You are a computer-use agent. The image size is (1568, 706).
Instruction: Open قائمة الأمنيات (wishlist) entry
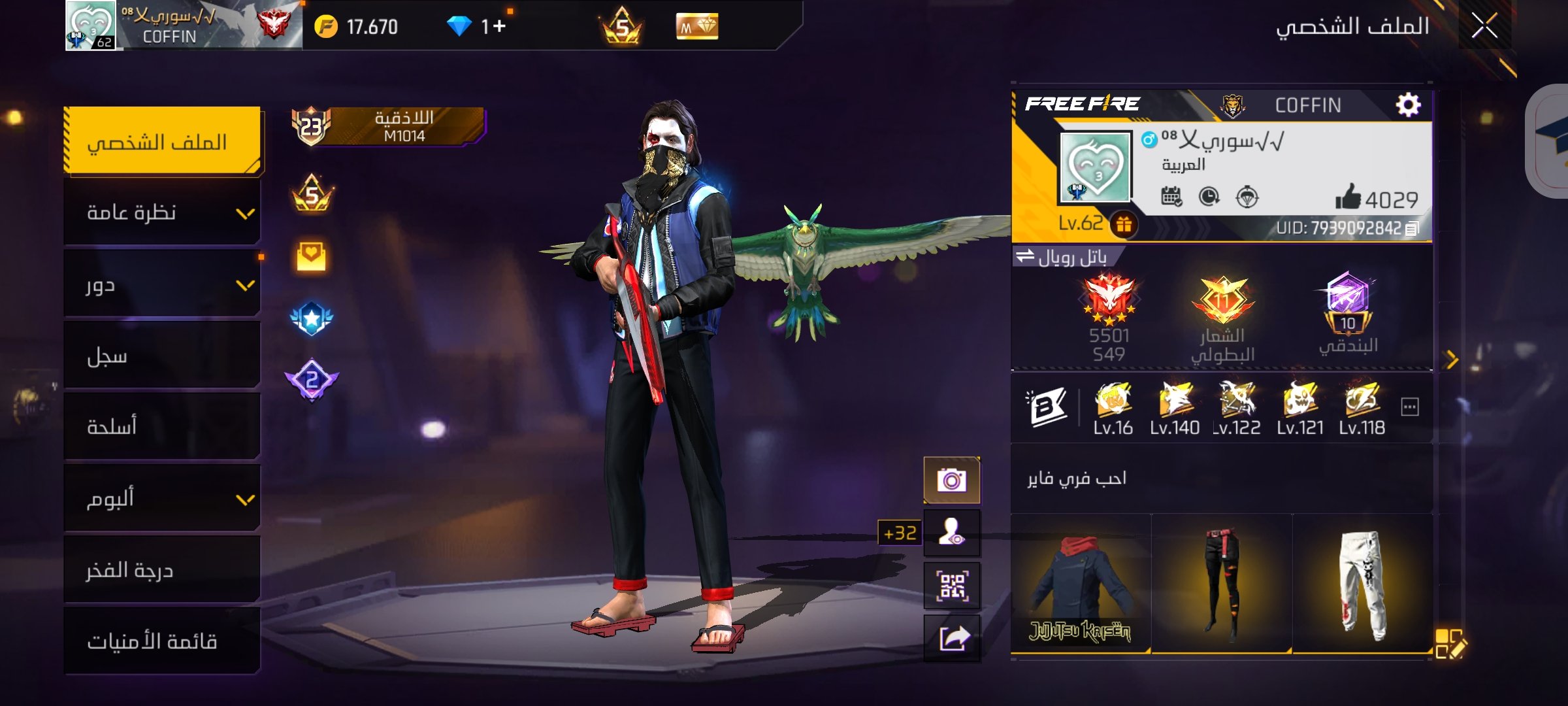pyautogui.click(x=162, y=641)
